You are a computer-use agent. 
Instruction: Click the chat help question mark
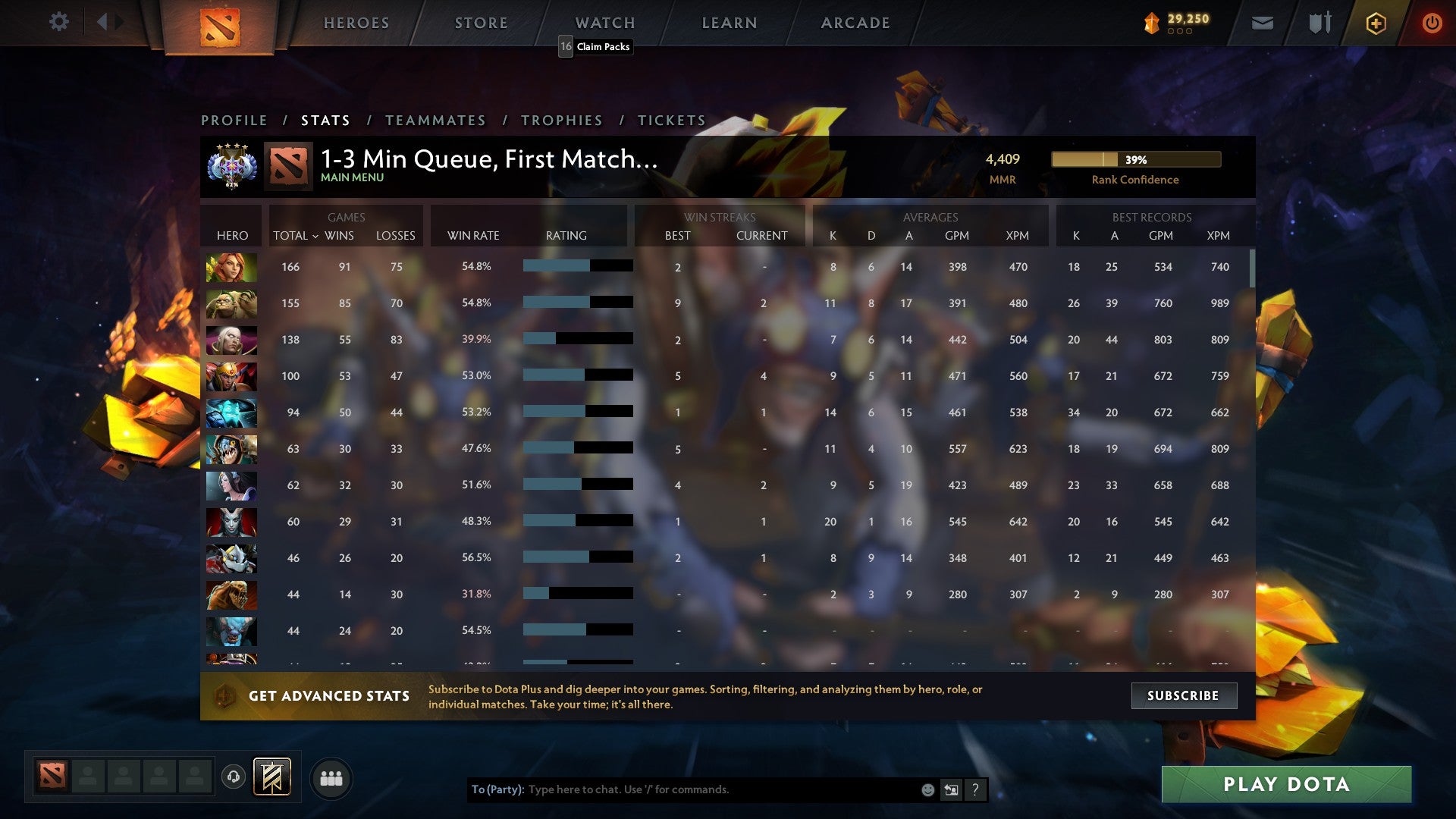click(975, 789)
